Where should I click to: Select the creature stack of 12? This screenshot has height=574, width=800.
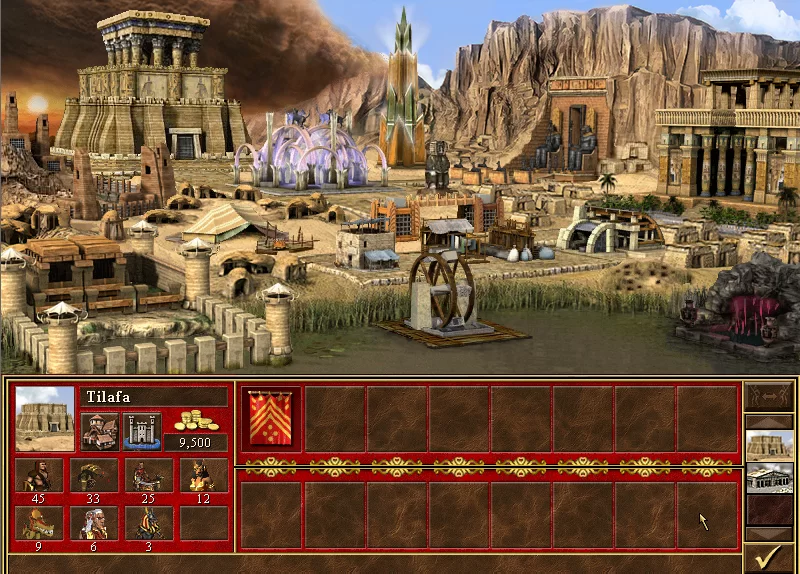[x=203, y=476]
